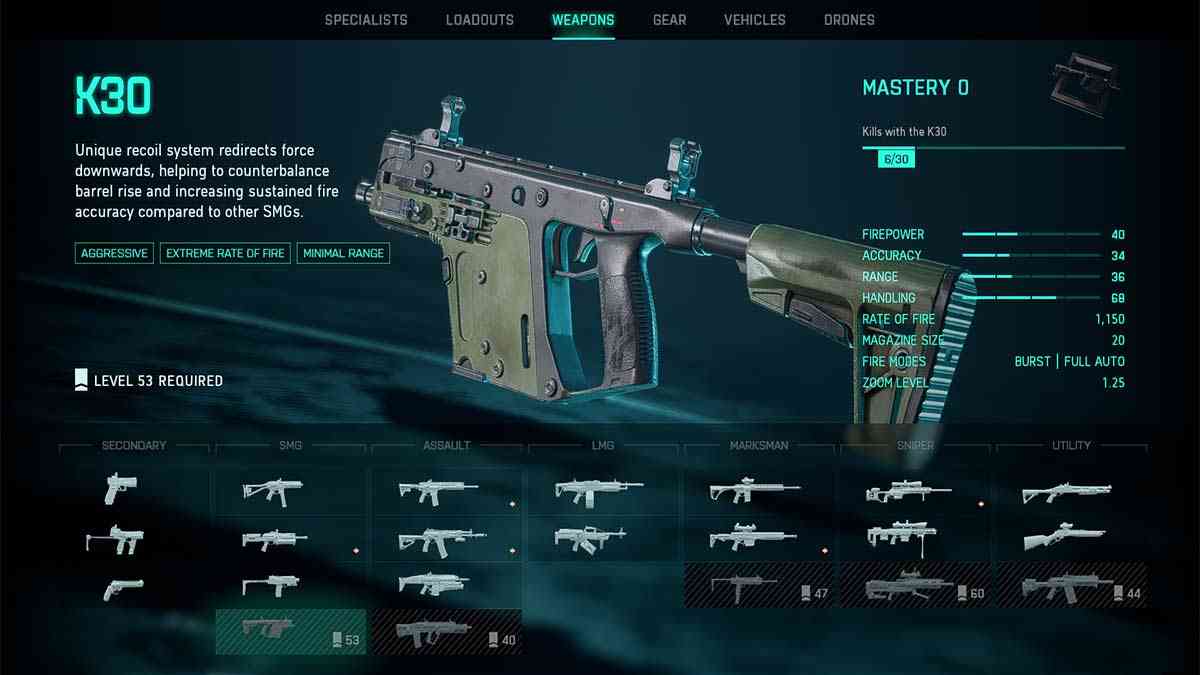Switch to the Specialists tab
This screenshot has width=1200, height=675.
point(366,20)
